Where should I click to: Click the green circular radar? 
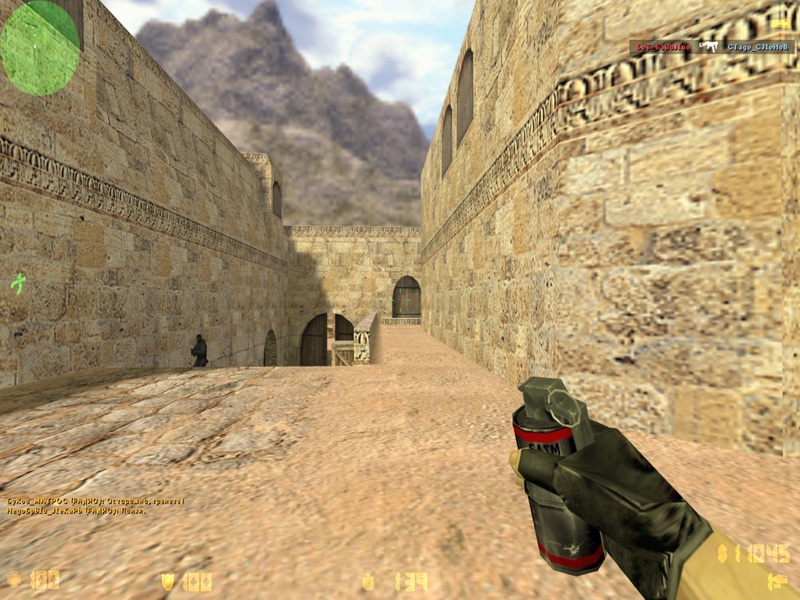pyautogui.click(x=40, y=47)
